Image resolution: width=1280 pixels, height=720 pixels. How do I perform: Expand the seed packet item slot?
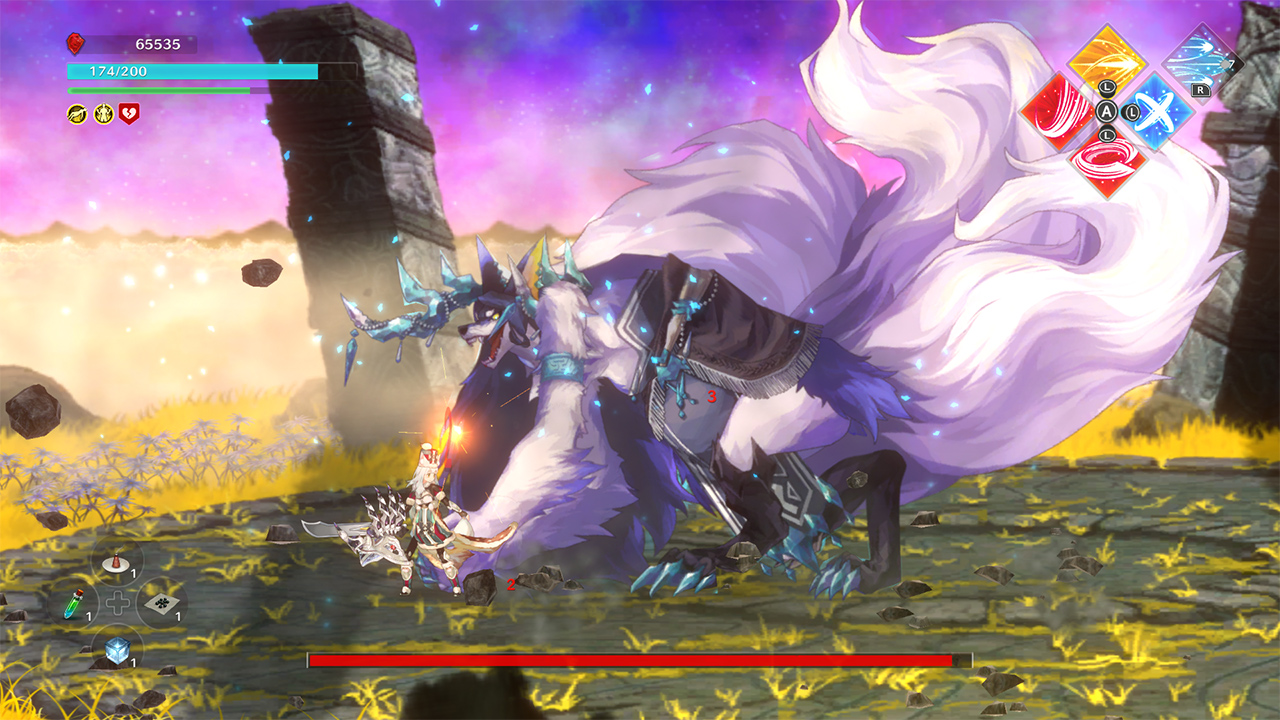161,603
